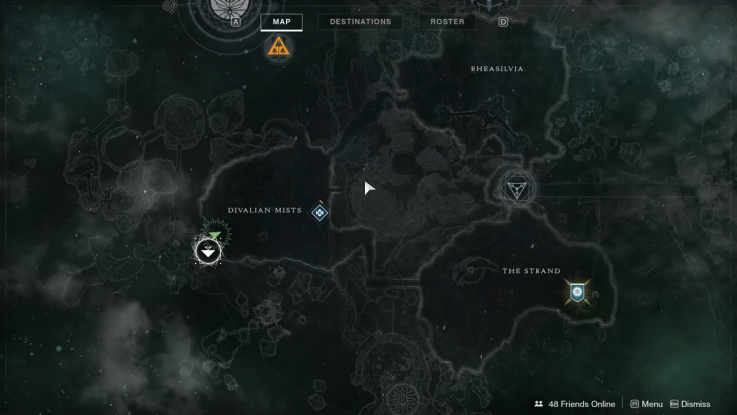Screen dimensions: 737x415
Task: Click the orange triangle marker below the tabs
Action: pos(279,46)
